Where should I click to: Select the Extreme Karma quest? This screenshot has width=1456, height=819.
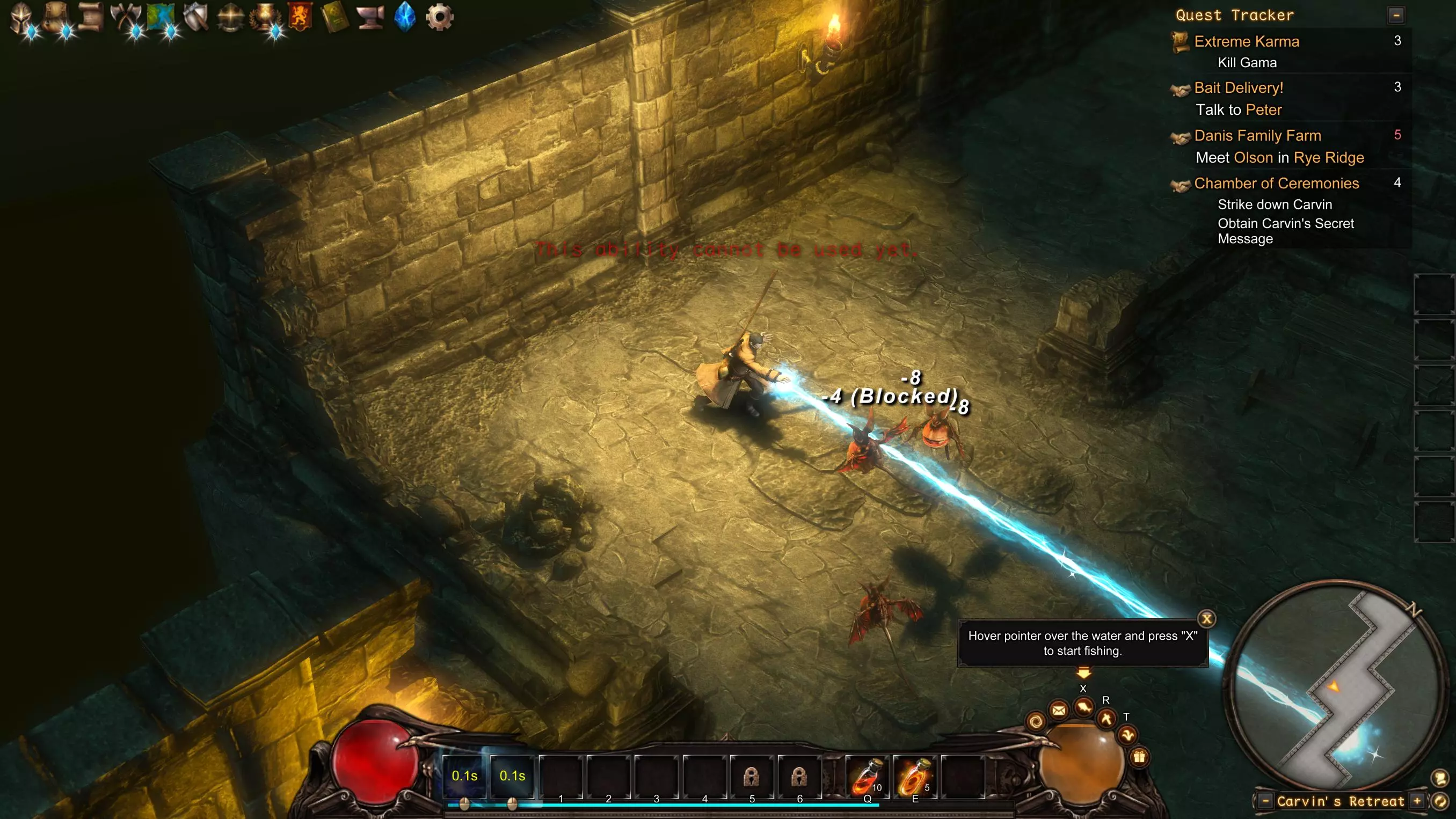point(1246,41)
